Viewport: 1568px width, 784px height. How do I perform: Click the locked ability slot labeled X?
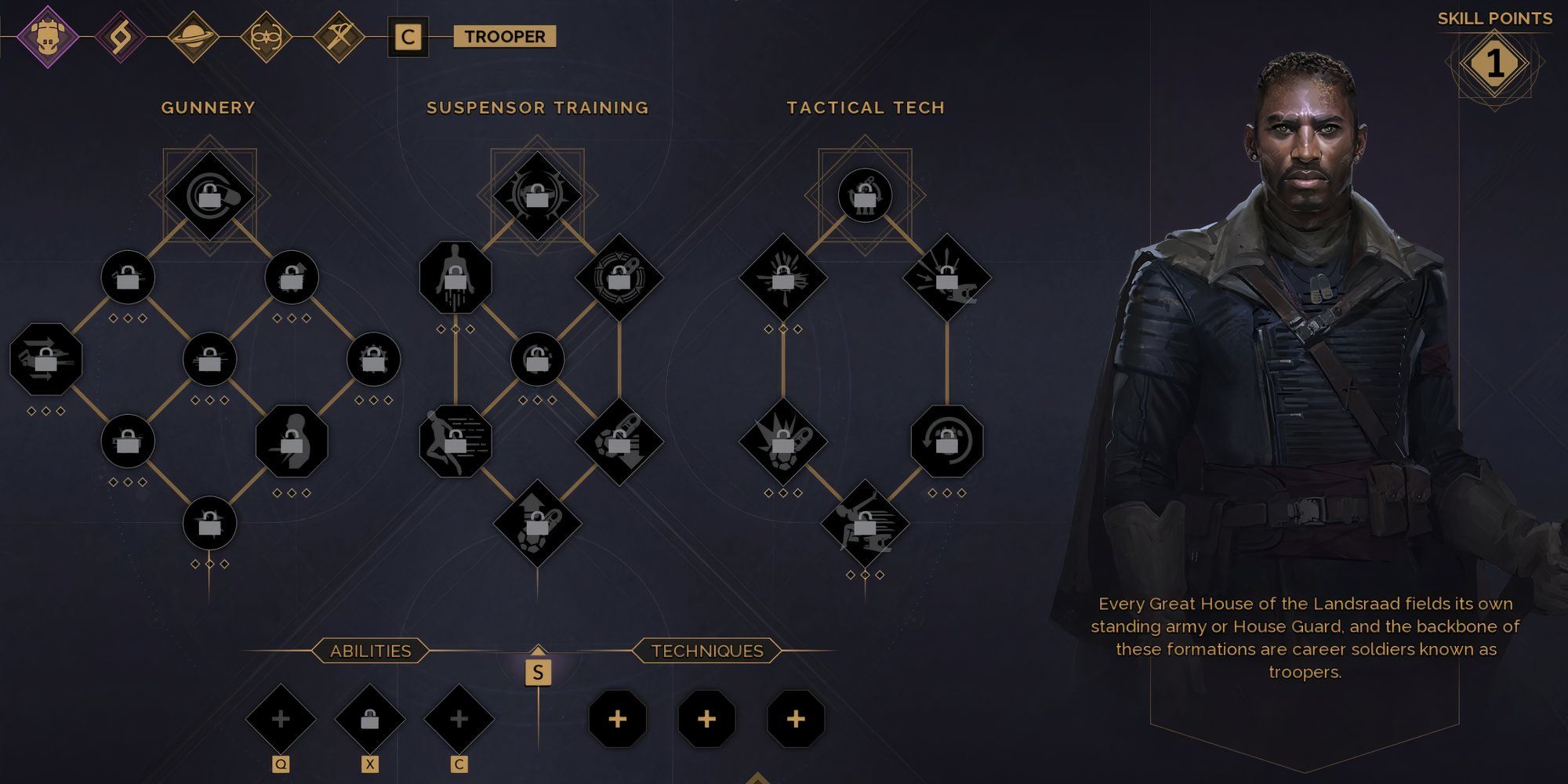pyautogui.click(x=370, y=719)
